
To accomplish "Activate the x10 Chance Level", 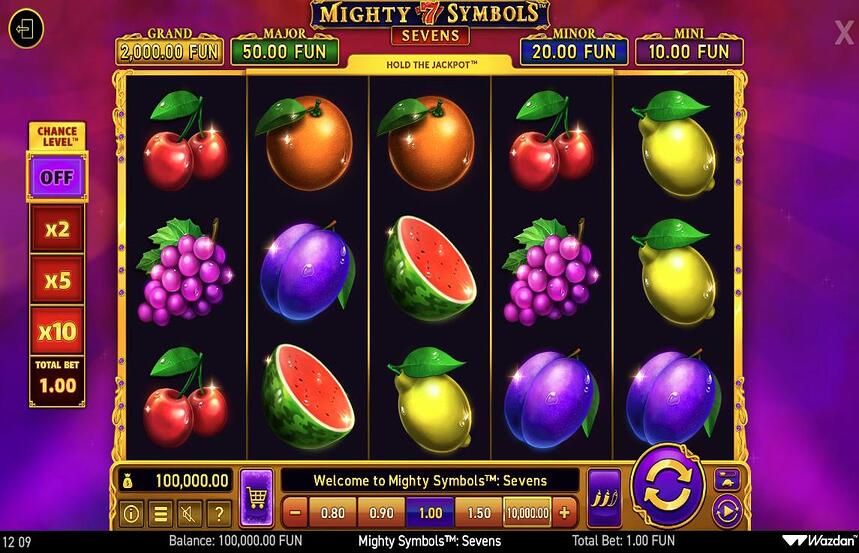I will (57, 330).
